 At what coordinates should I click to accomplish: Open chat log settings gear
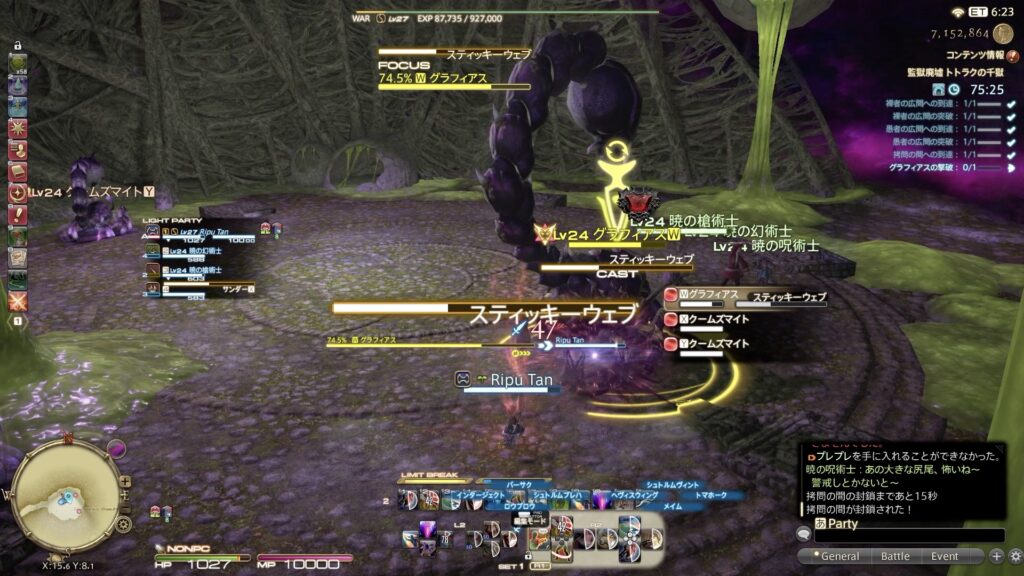click(x=1015, y=556)
